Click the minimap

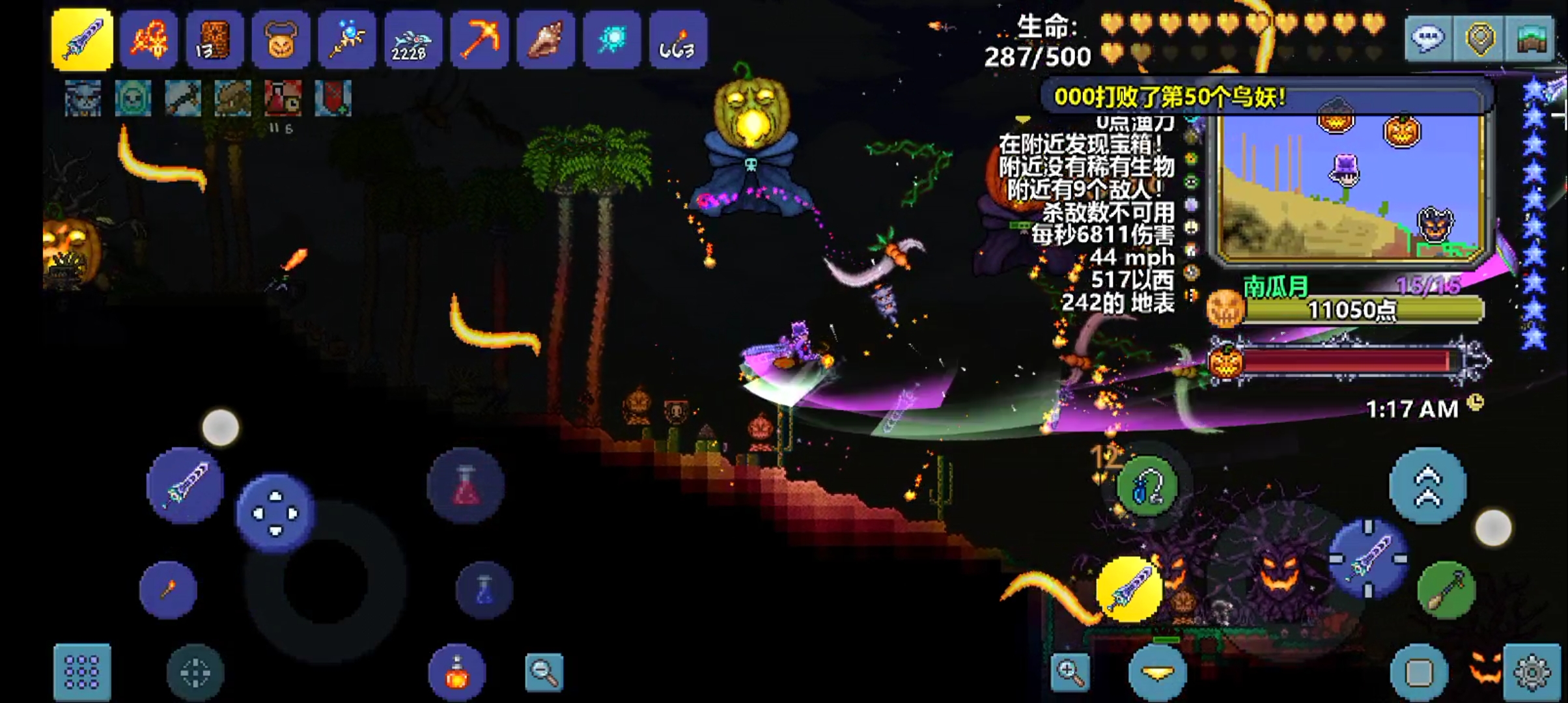pos(1348,189)
